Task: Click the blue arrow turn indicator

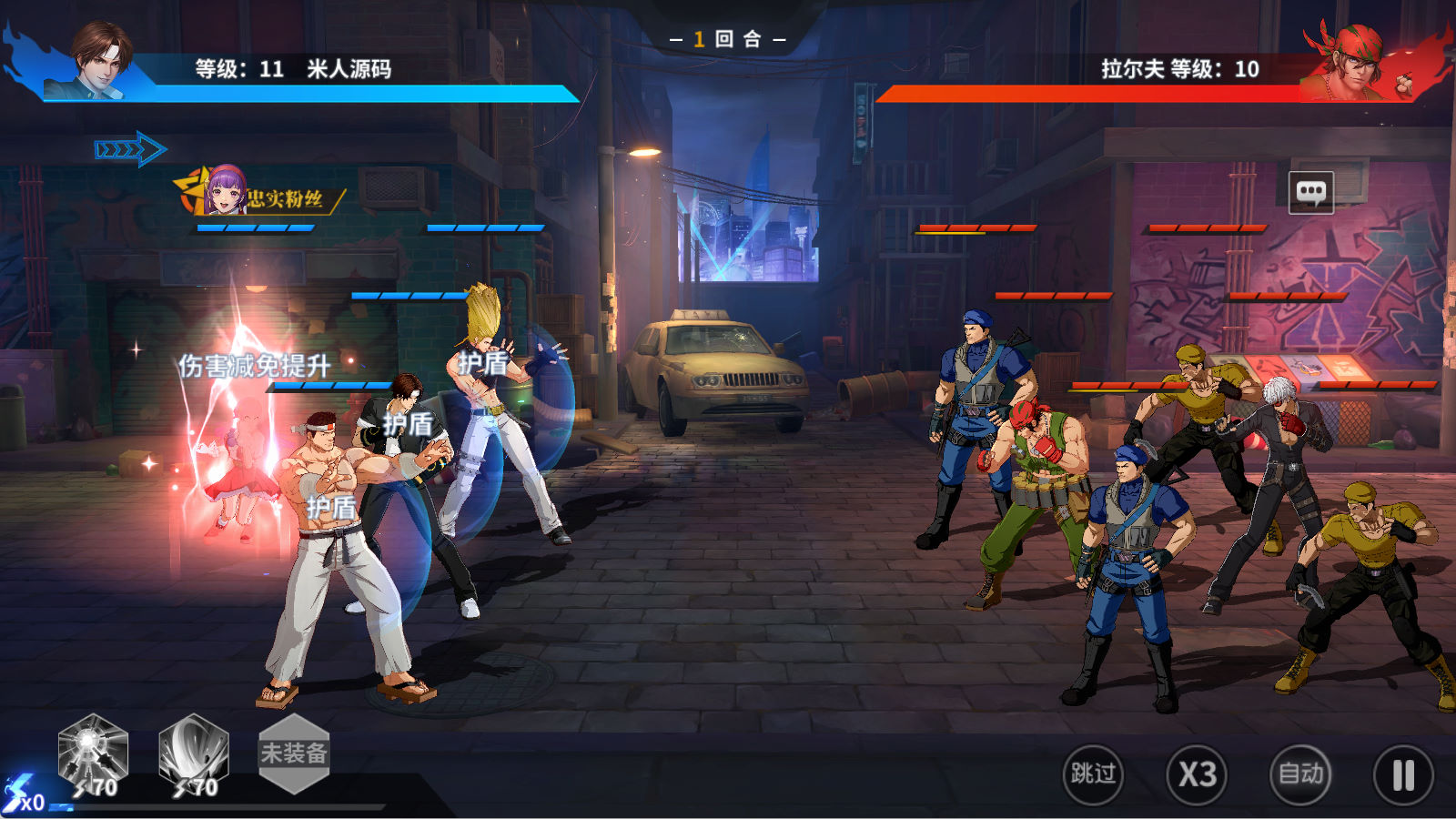Action: [130, 149]
